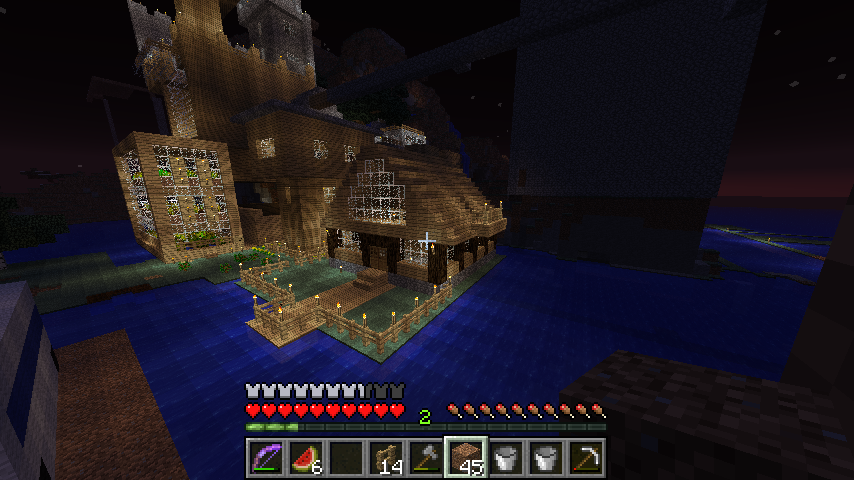The width and height of the screenshot is (854, 480).
Task: Equip the axe from the hotbar
Action: [426, 457]
